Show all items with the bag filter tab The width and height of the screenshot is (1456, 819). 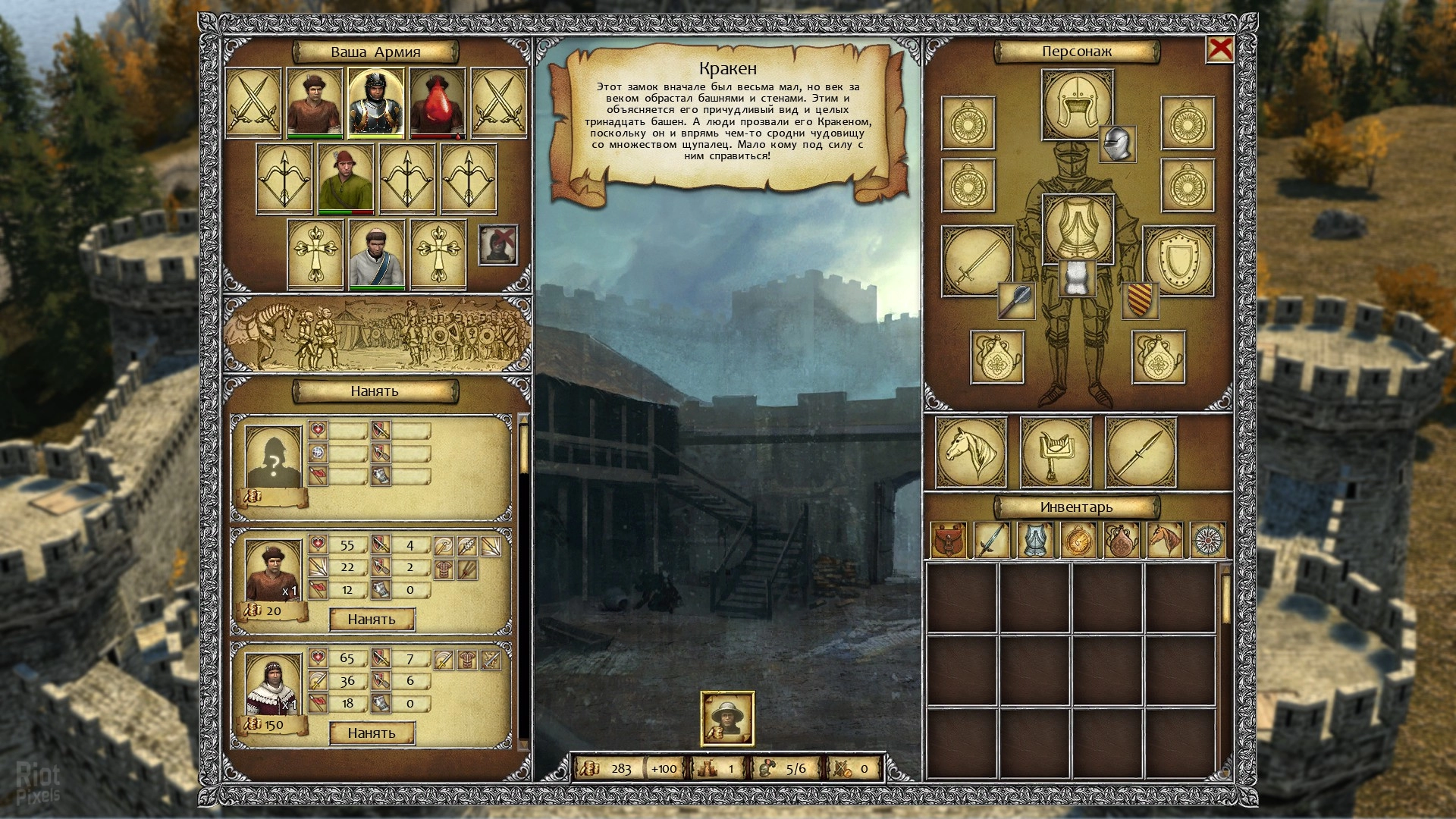click(x=949, y=540)
